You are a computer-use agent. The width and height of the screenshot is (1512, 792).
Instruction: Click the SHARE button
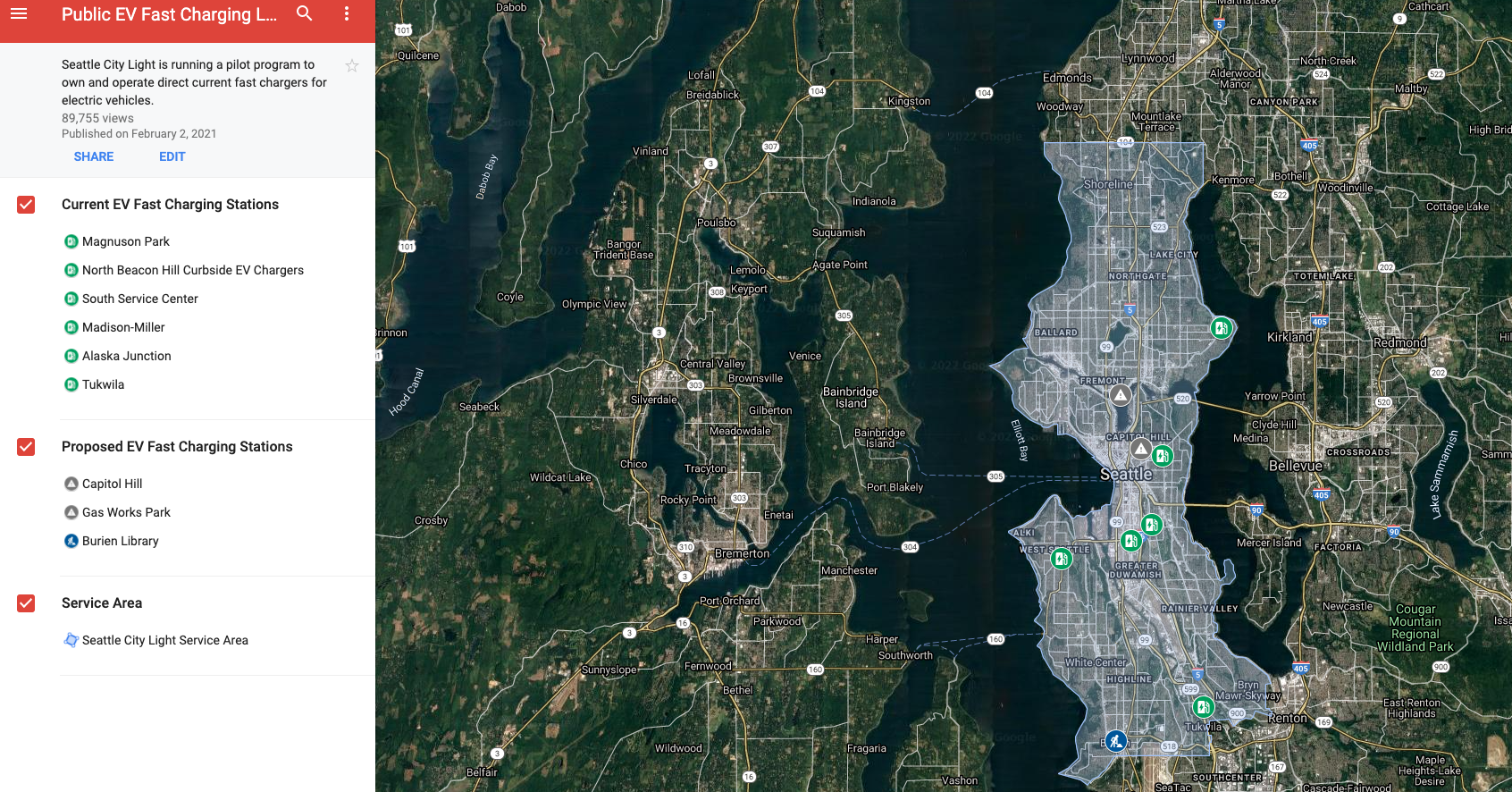coord(94,156)
